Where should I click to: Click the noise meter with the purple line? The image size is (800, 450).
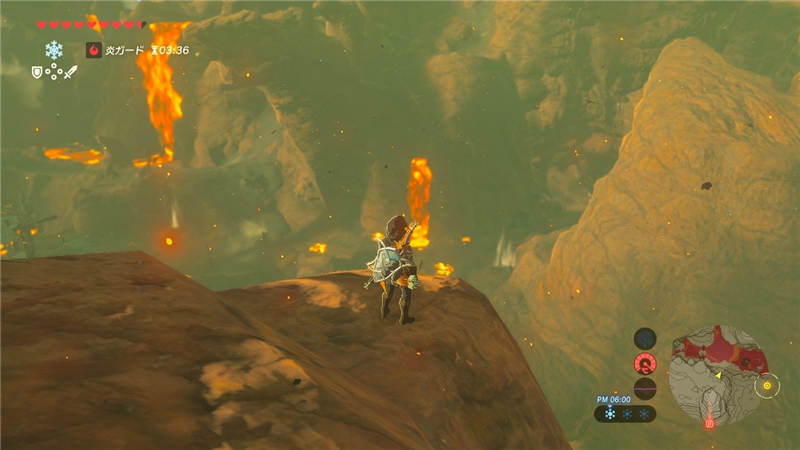click(645, 389)
